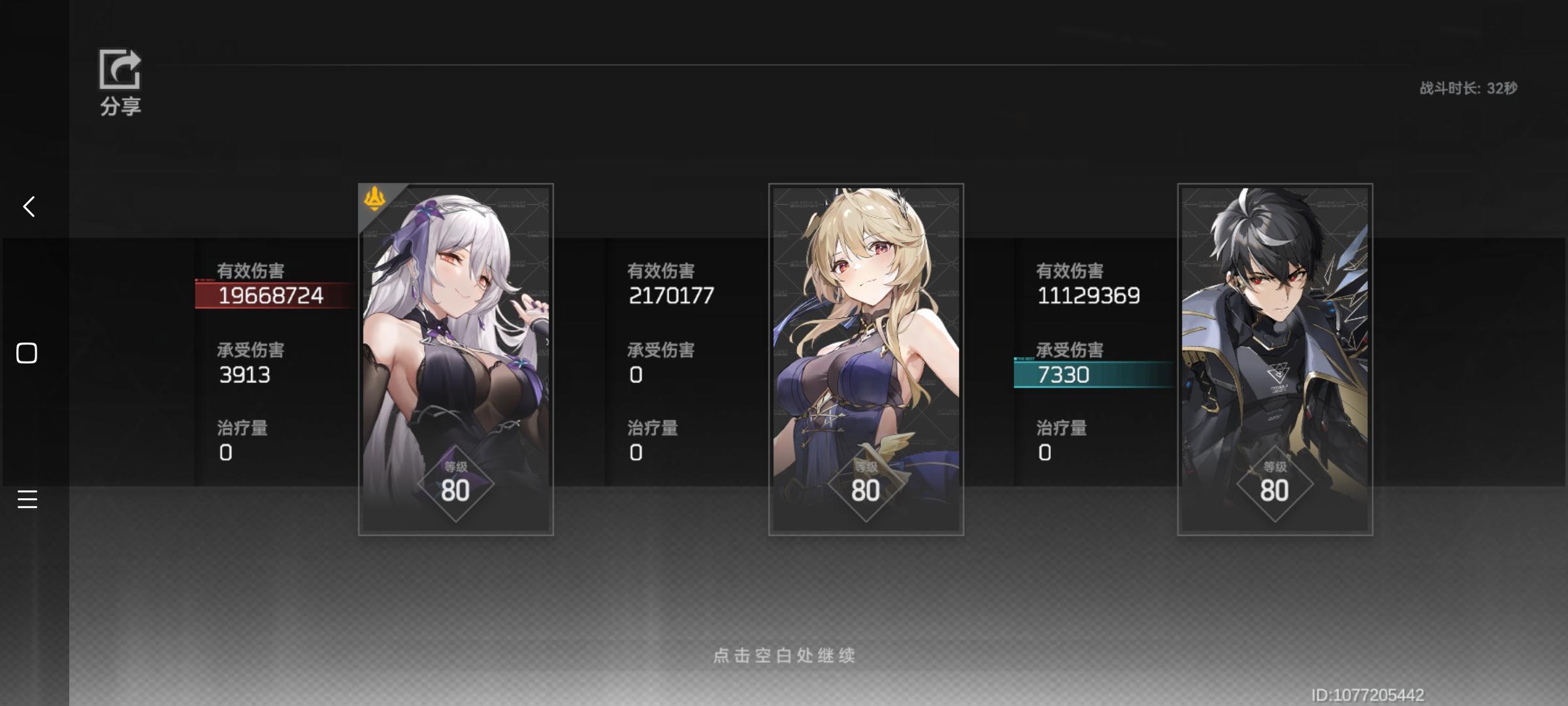Screen dimensions: 1568x706
Task: Open the navigation square icon on left sidebar
Action: (26, 353)
